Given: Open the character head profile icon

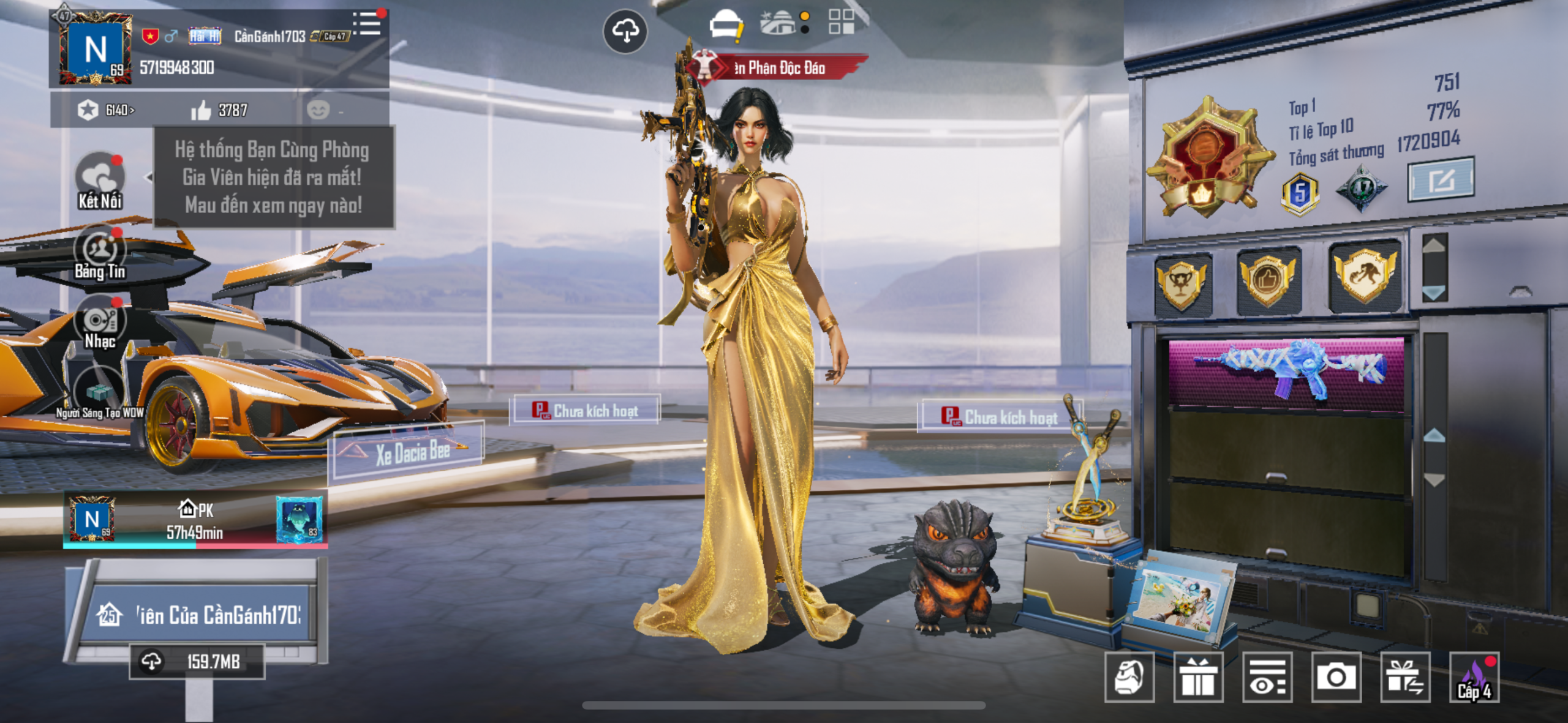Looking at the screenshot, I should 1129,677.
